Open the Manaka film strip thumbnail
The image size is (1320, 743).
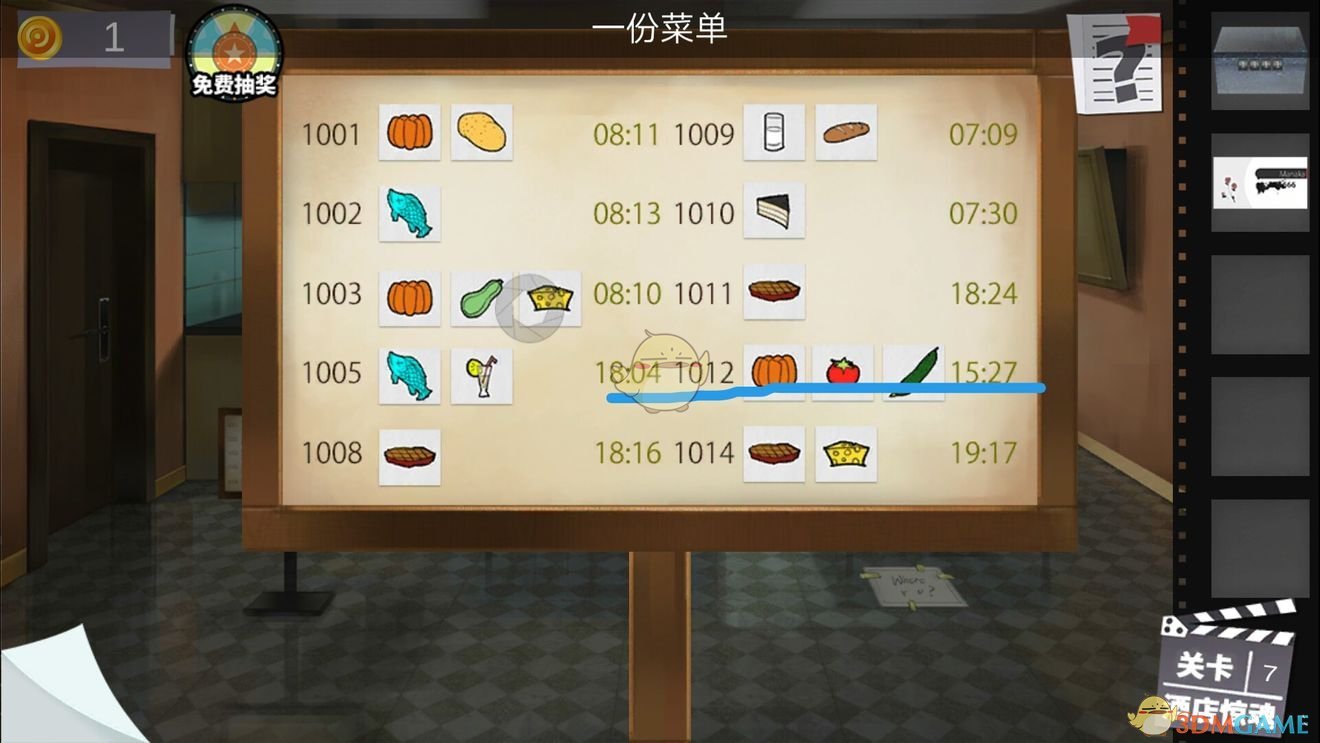point(1261,184)
